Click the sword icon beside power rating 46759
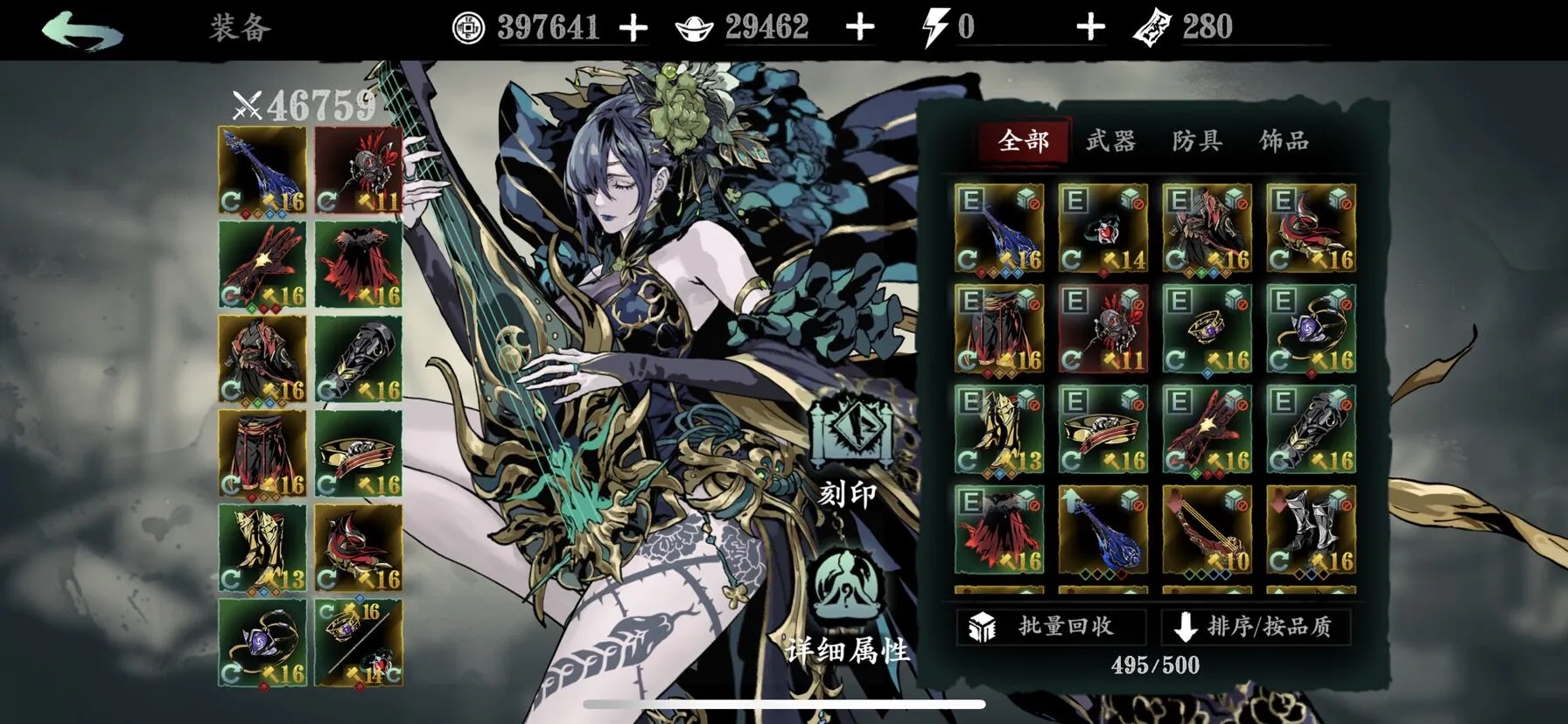 click(247, 105)
